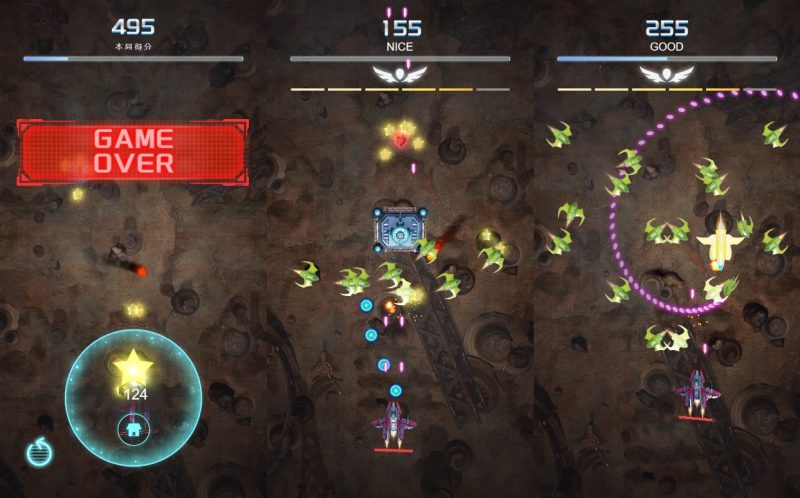
Task: Tap the home icon inside the shield bubble
Action: (132, 431)
